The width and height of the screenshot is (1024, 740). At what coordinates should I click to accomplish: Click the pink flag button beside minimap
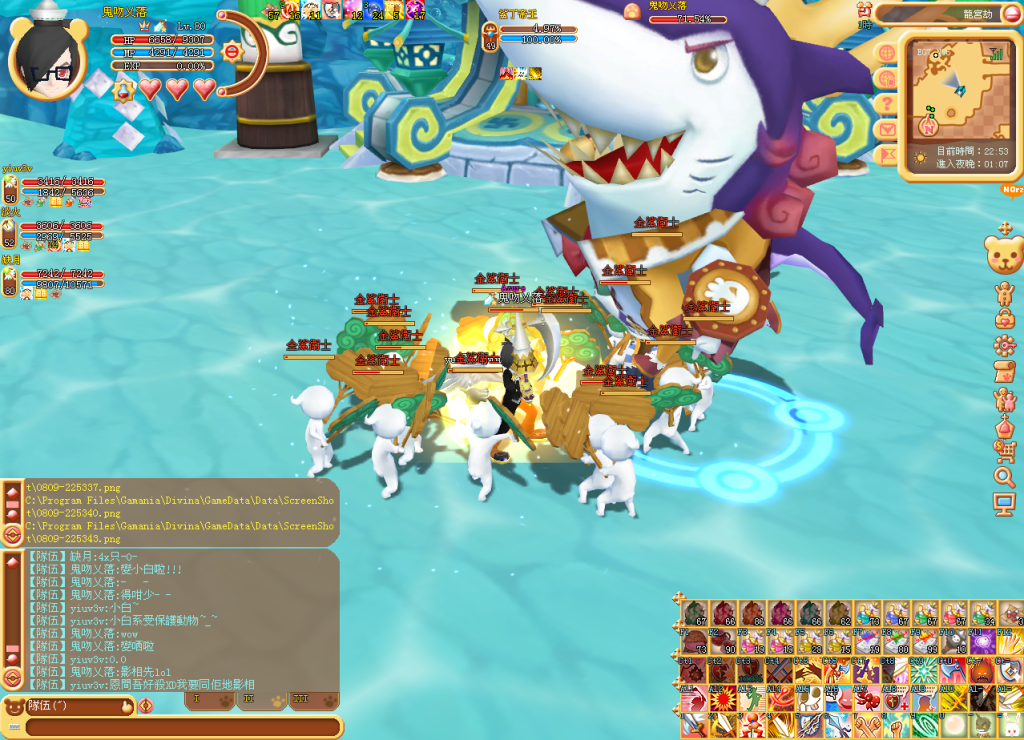coord(886,155)
